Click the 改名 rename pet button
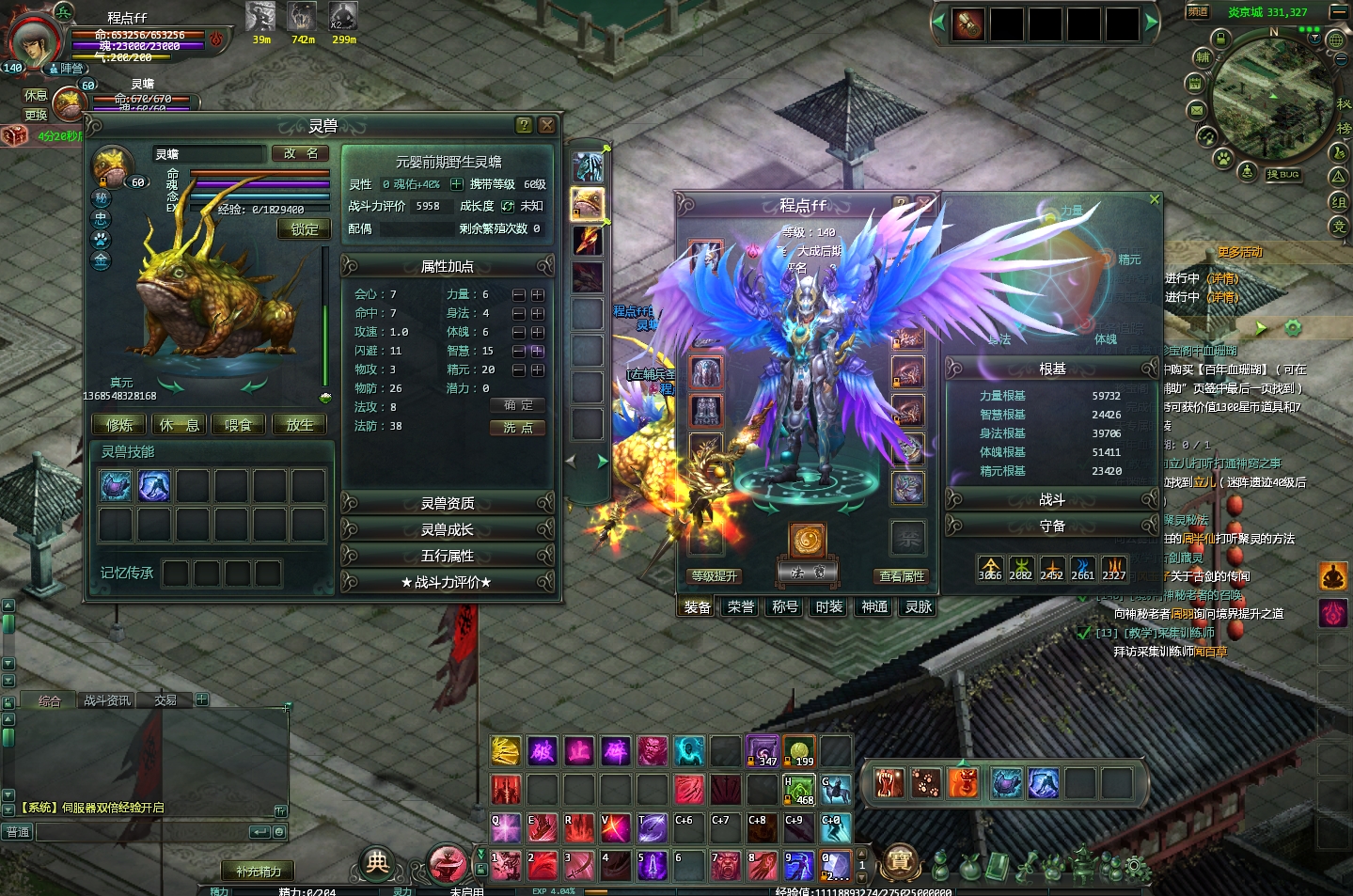 (301, 153)
